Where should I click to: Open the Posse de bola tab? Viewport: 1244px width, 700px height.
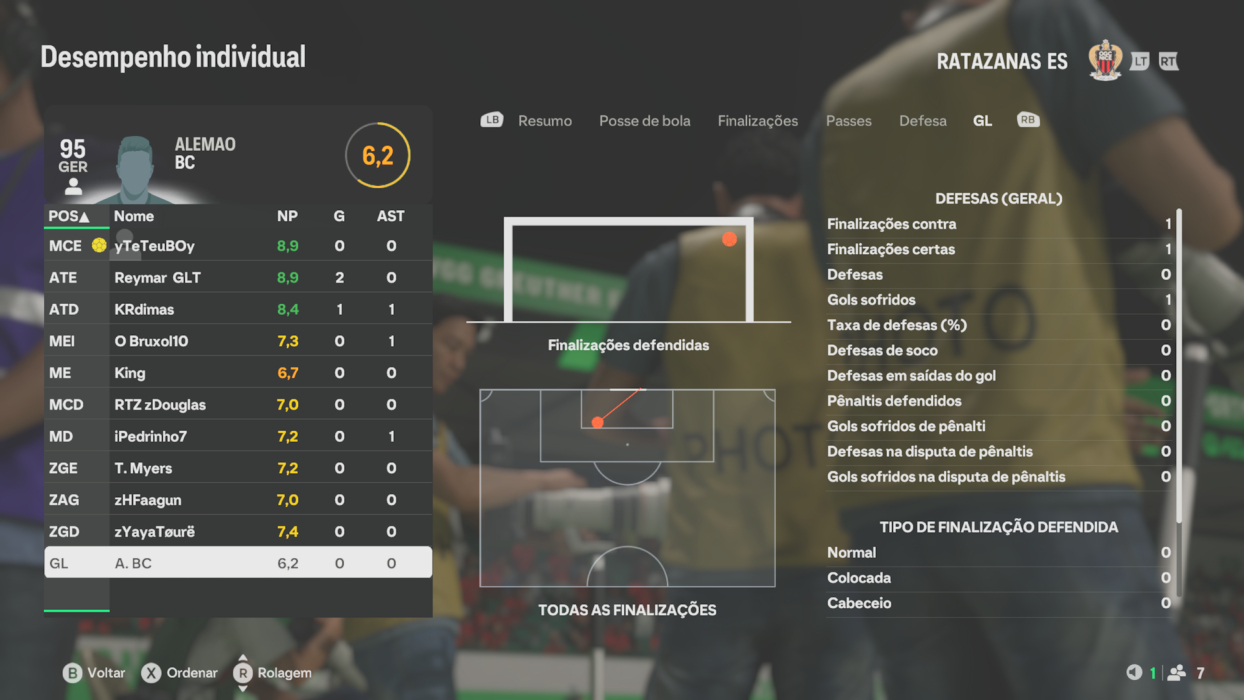click(644, 121)
